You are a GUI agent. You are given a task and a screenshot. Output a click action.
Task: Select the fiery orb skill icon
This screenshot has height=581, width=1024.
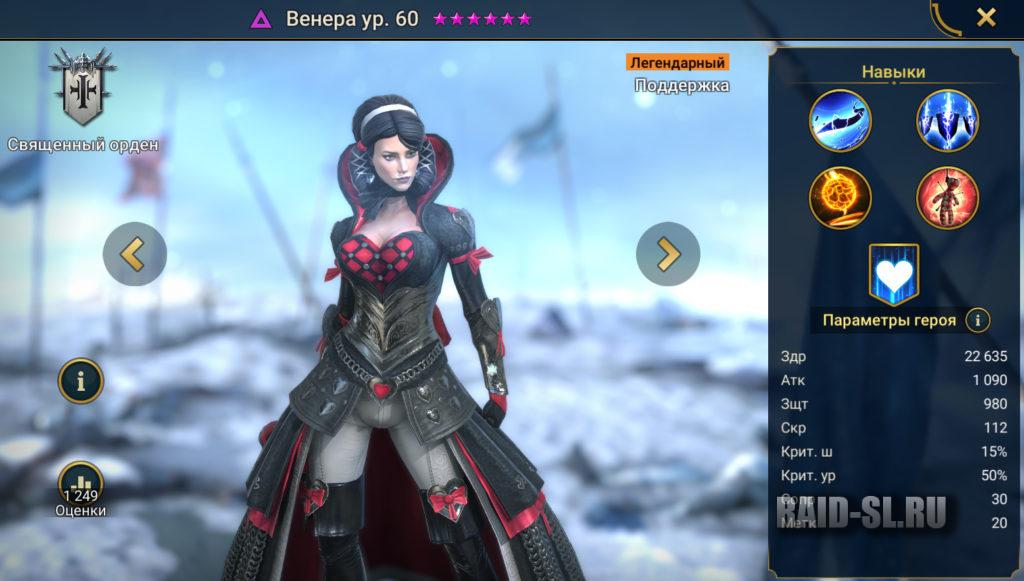point(840,197)
